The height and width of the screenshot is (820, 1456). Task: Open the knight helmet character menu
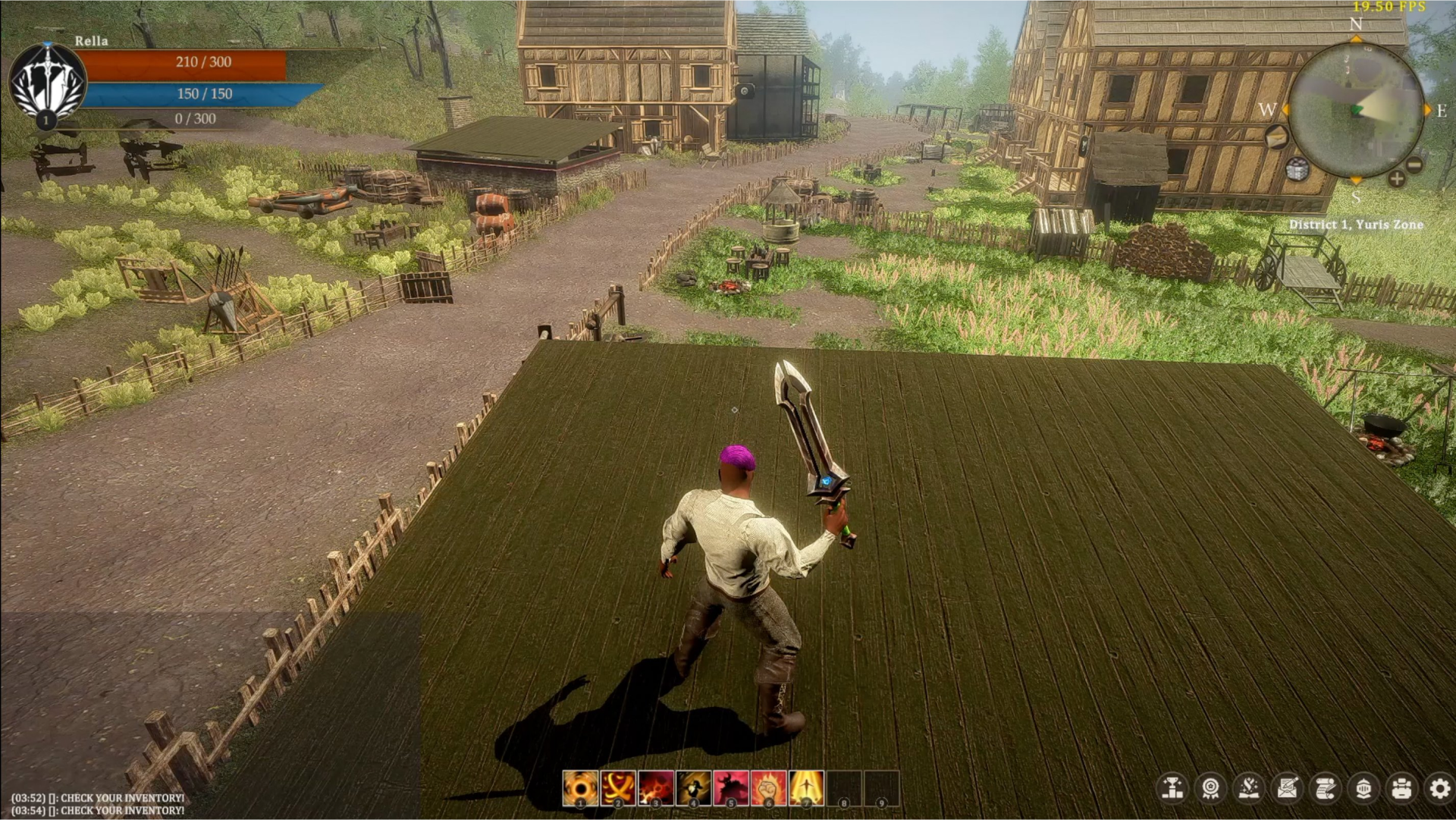1363,789
